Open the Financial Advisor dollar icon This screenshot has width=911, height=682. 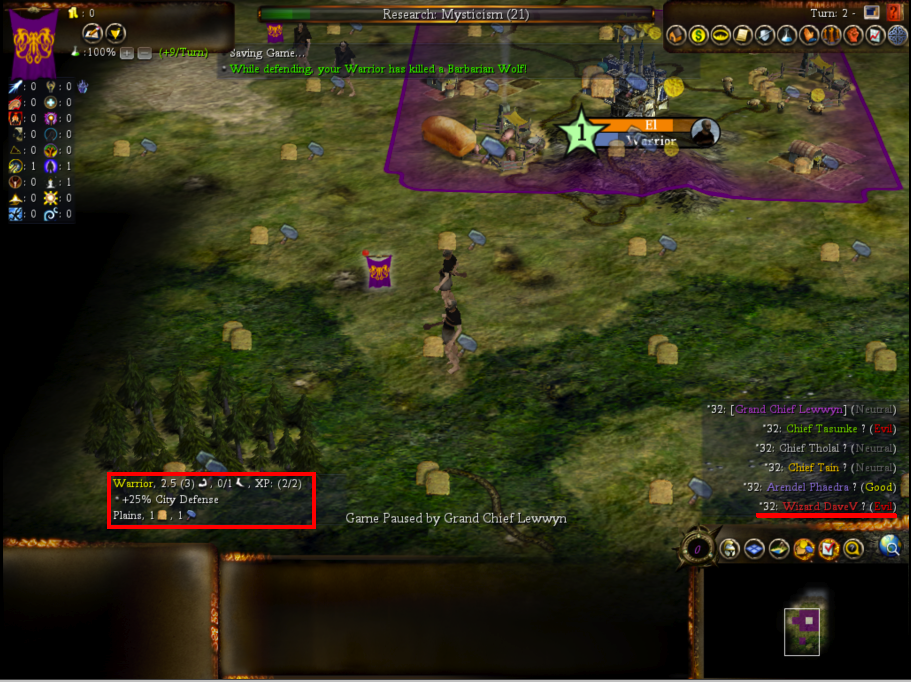tap(698, 36)
